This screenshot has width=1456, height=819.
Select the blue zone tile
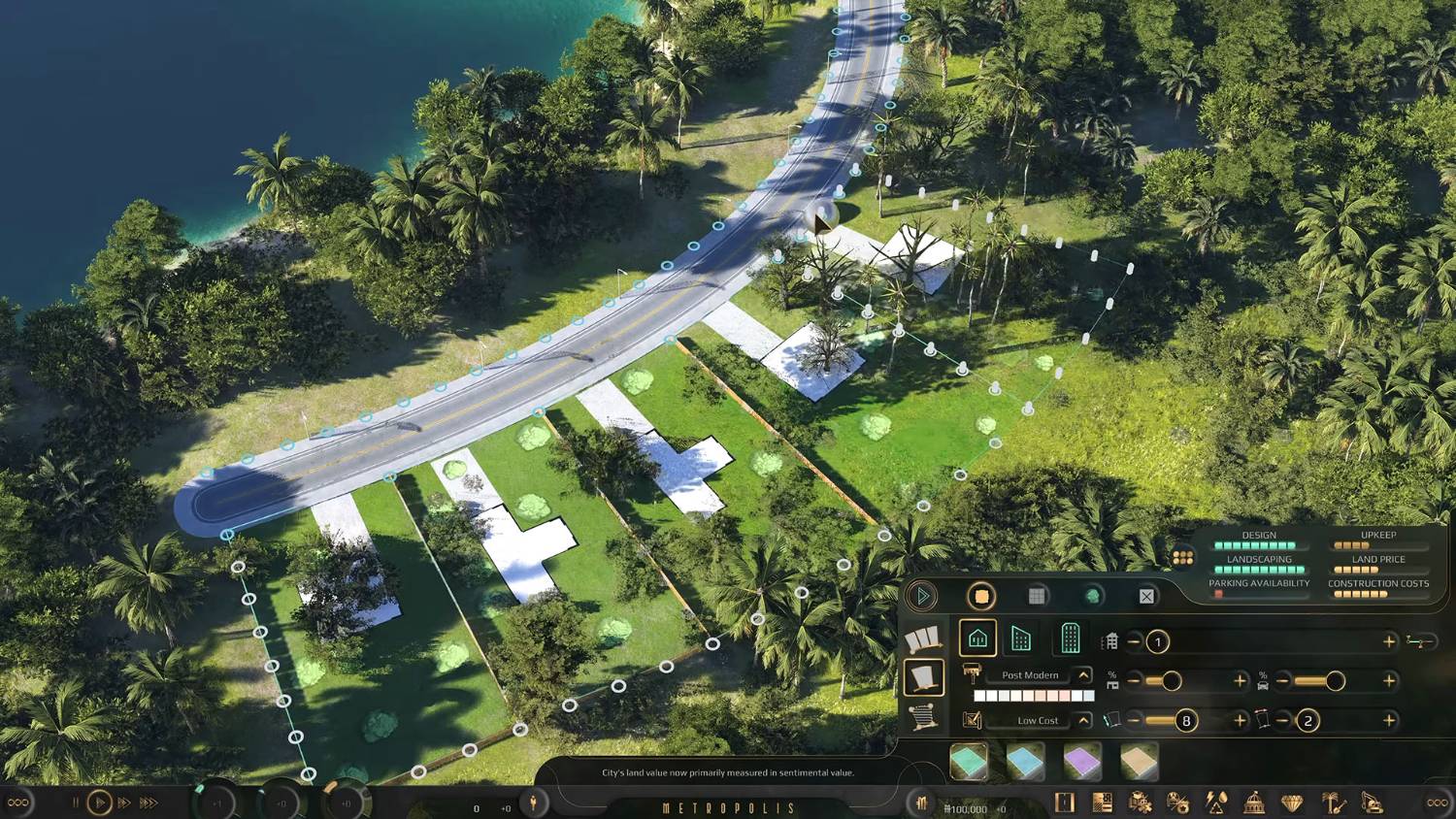tap(1025, 762)
